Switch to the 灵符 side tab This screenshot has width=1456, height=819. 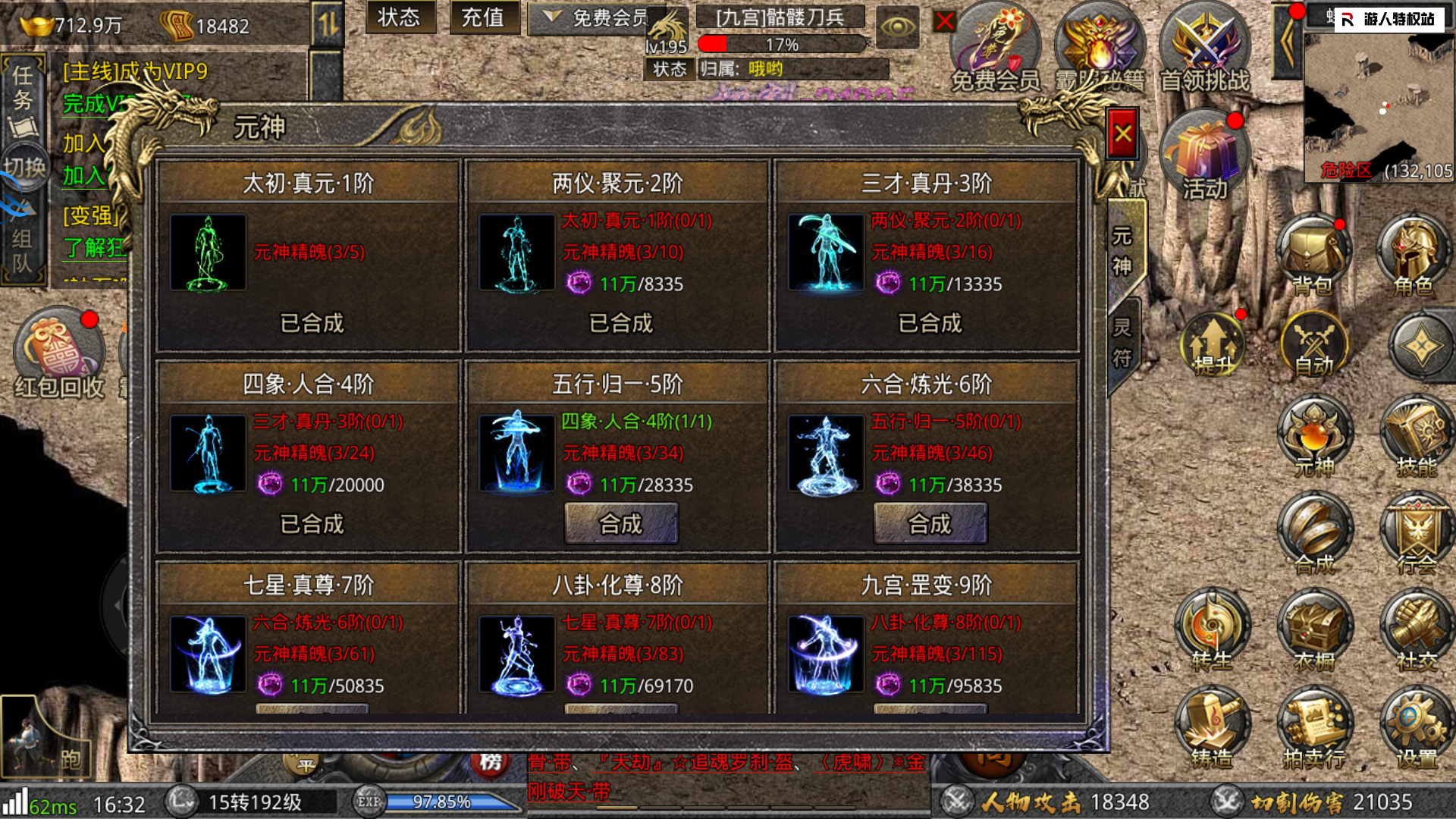click(x=1122, y=343)
